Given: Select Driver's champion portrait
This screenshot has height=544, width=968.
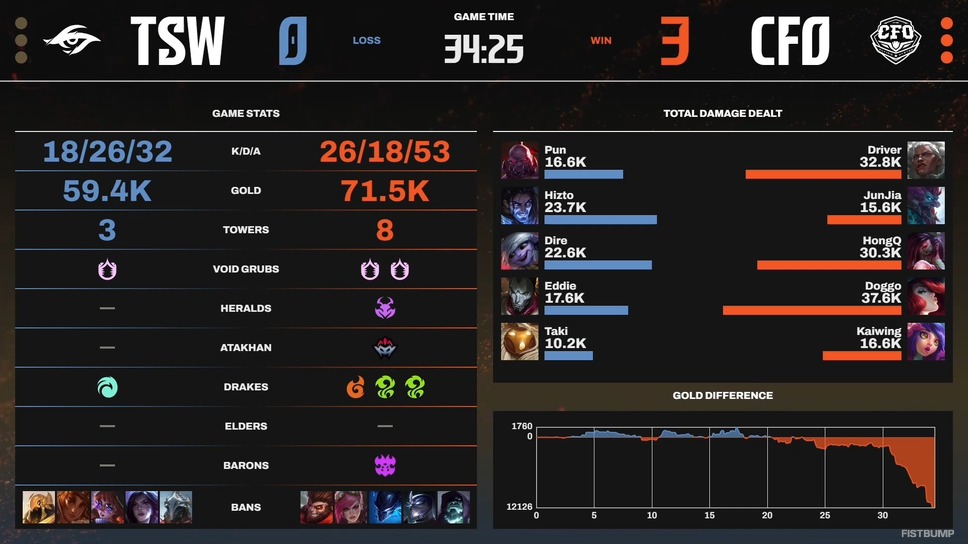Looking at the screenshot, I should tap(926, 160).
